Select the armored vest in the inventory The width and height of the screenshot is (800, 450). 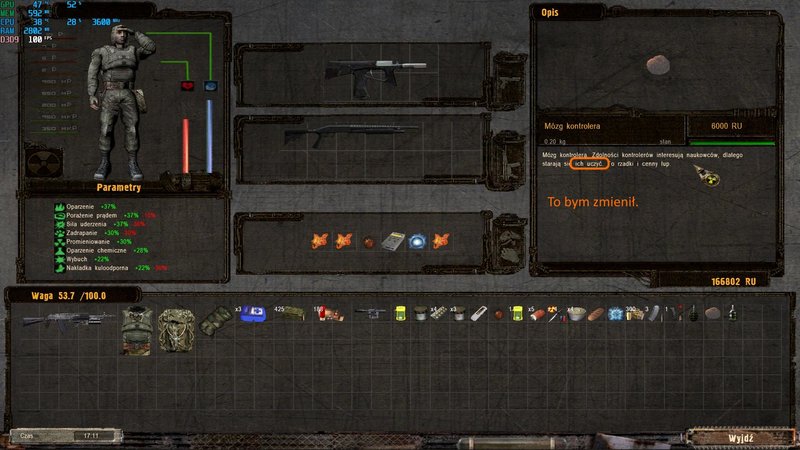137,329
